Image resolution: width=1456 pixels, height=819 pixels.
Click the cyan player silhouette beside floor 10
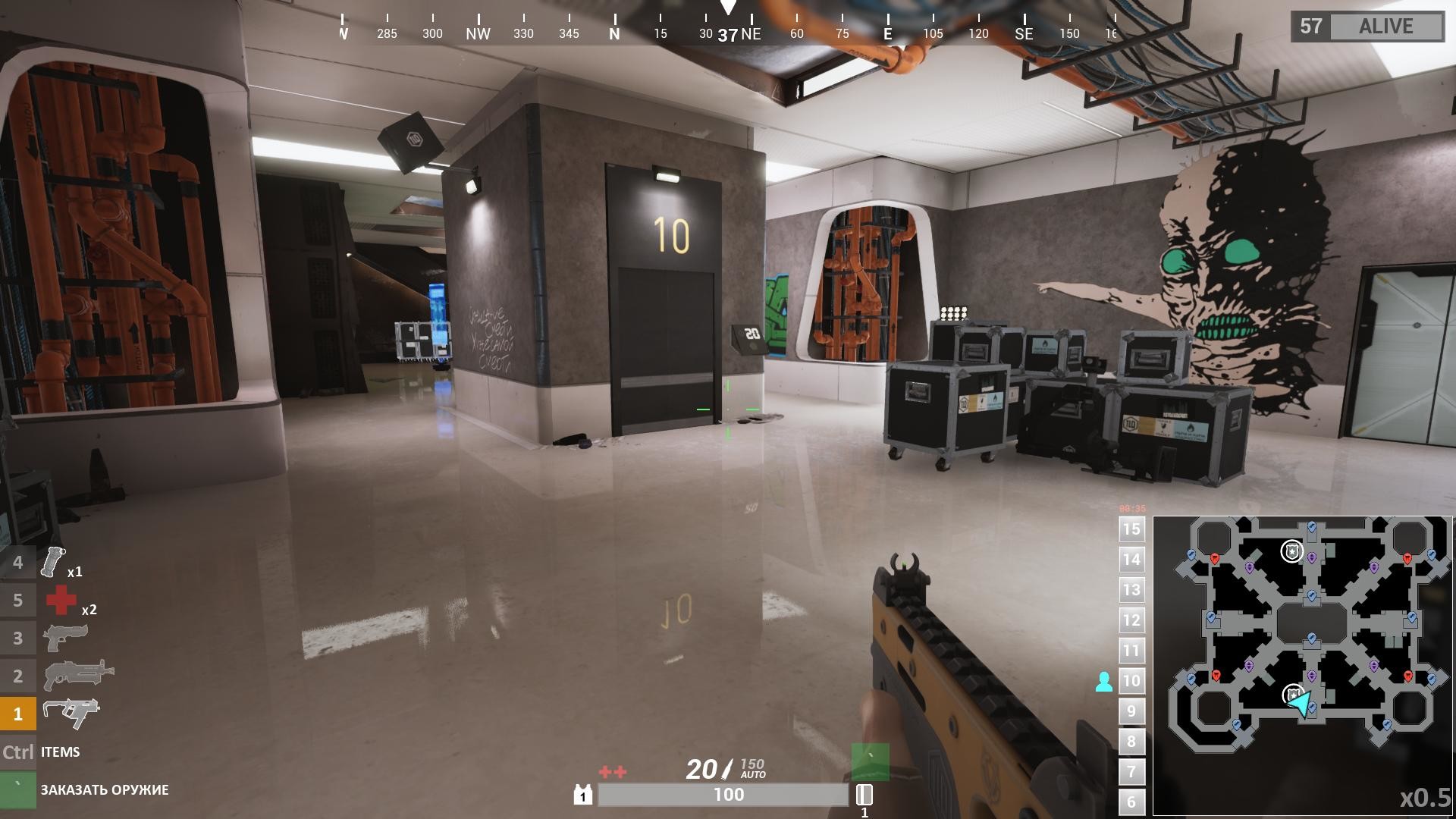pyautogui.click(x=1106, y=681)
